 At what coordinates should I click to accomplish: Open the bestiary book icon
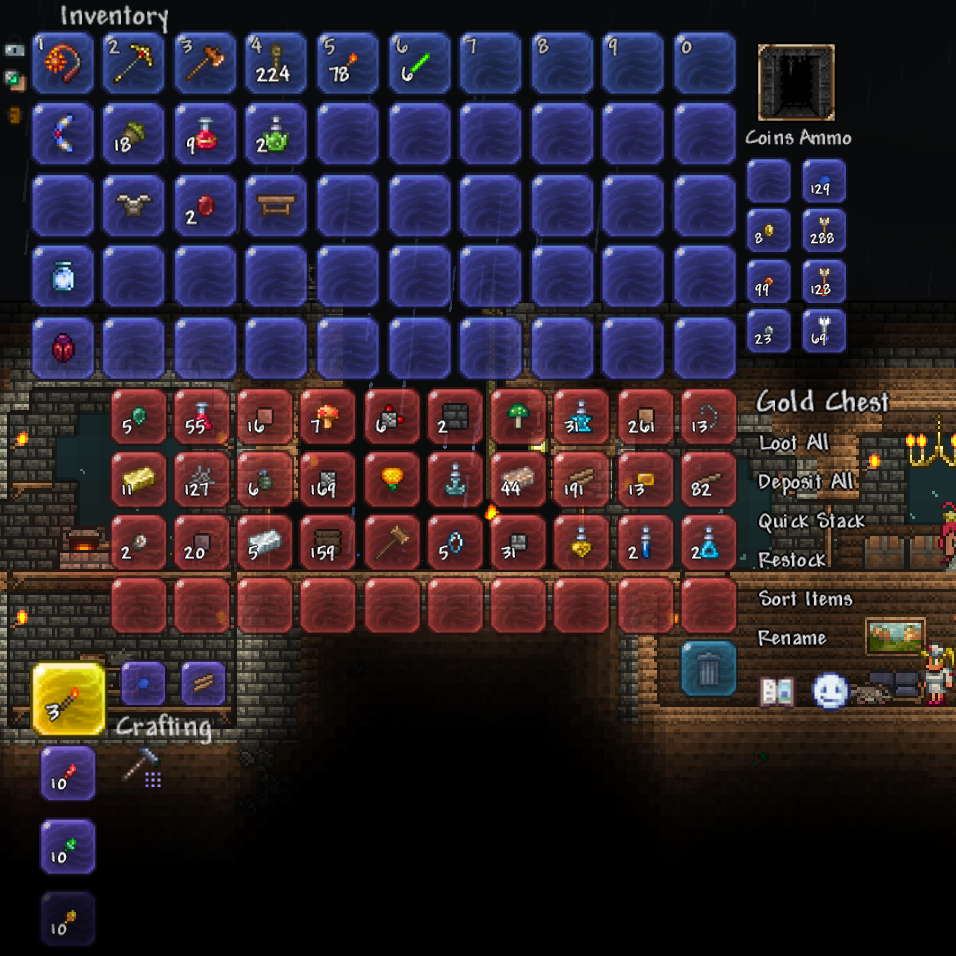777,691
